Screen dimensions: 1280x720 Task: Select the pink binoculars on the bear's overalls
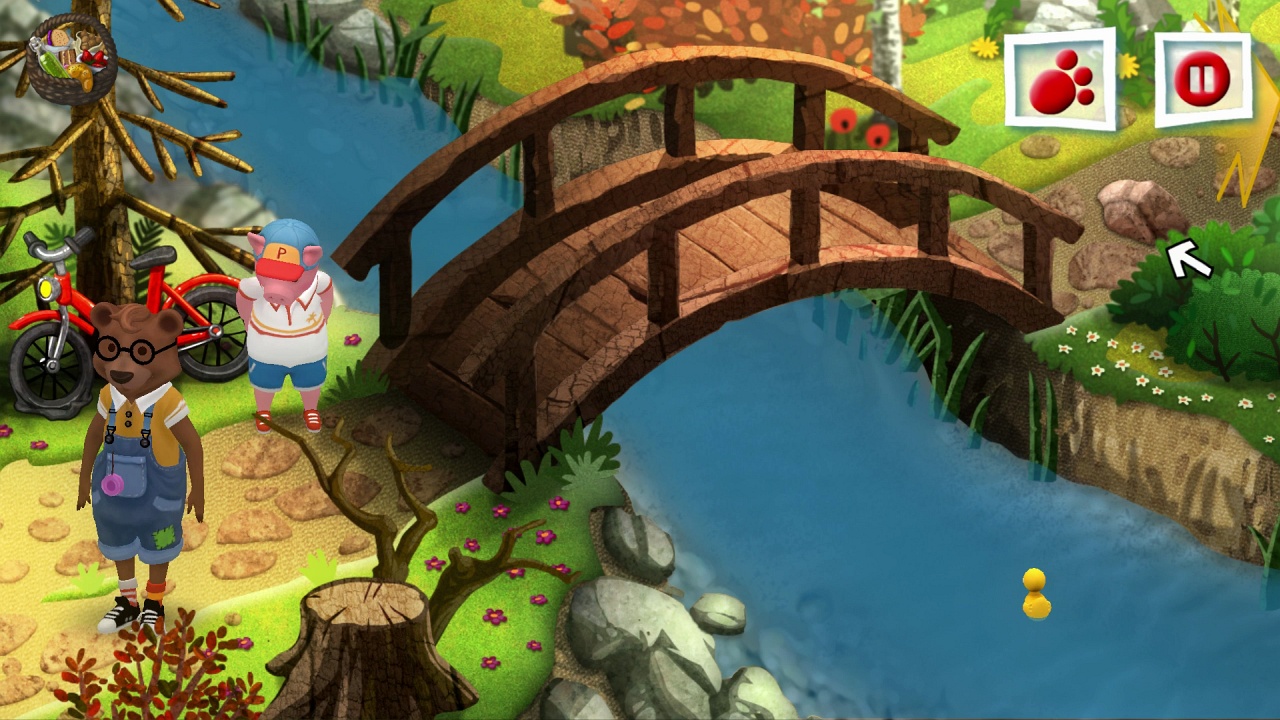click(x=113, y=483)
